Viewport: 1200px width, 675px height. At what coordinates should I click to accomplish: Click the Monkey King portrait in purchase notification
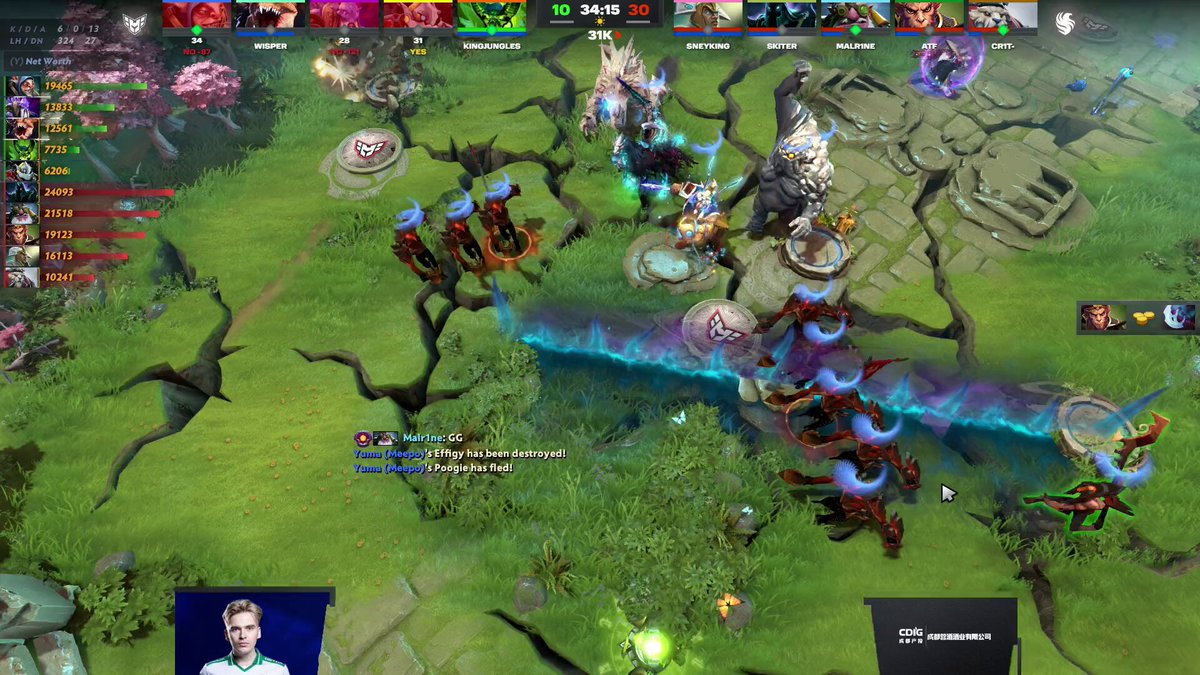(x=1099, y=317)
